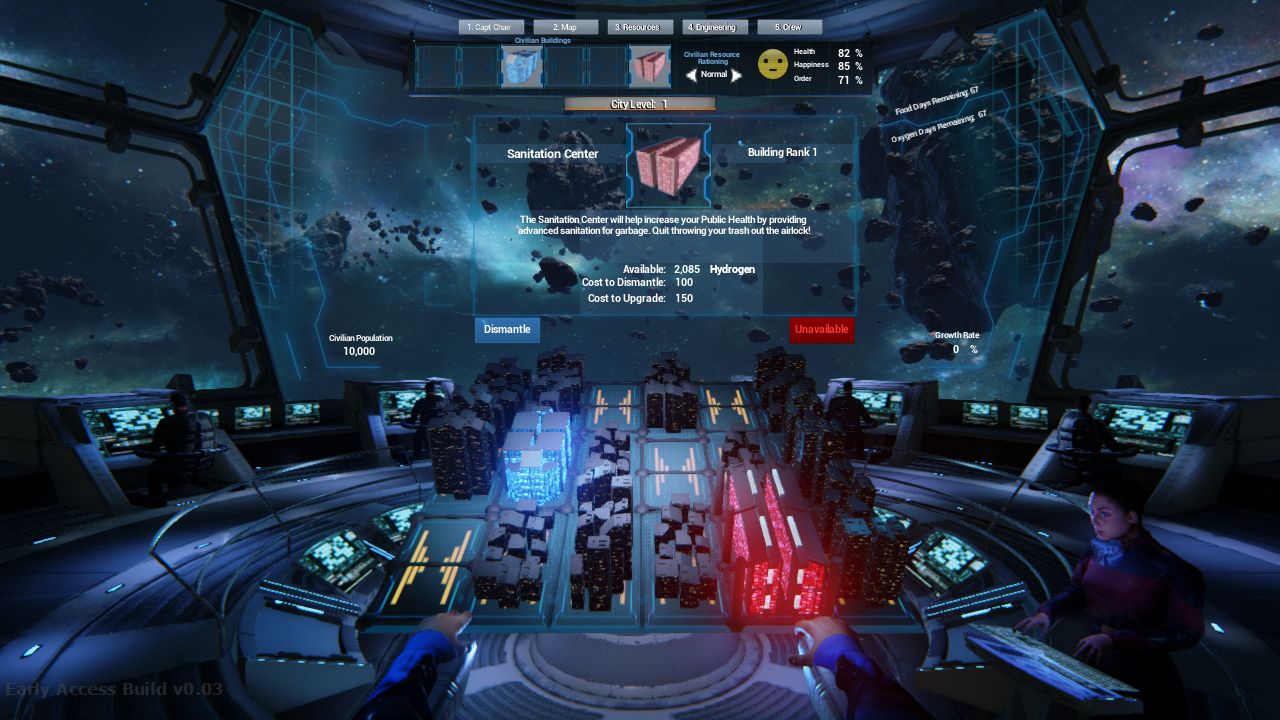Select the blue civilian building slot

(521, 67)
